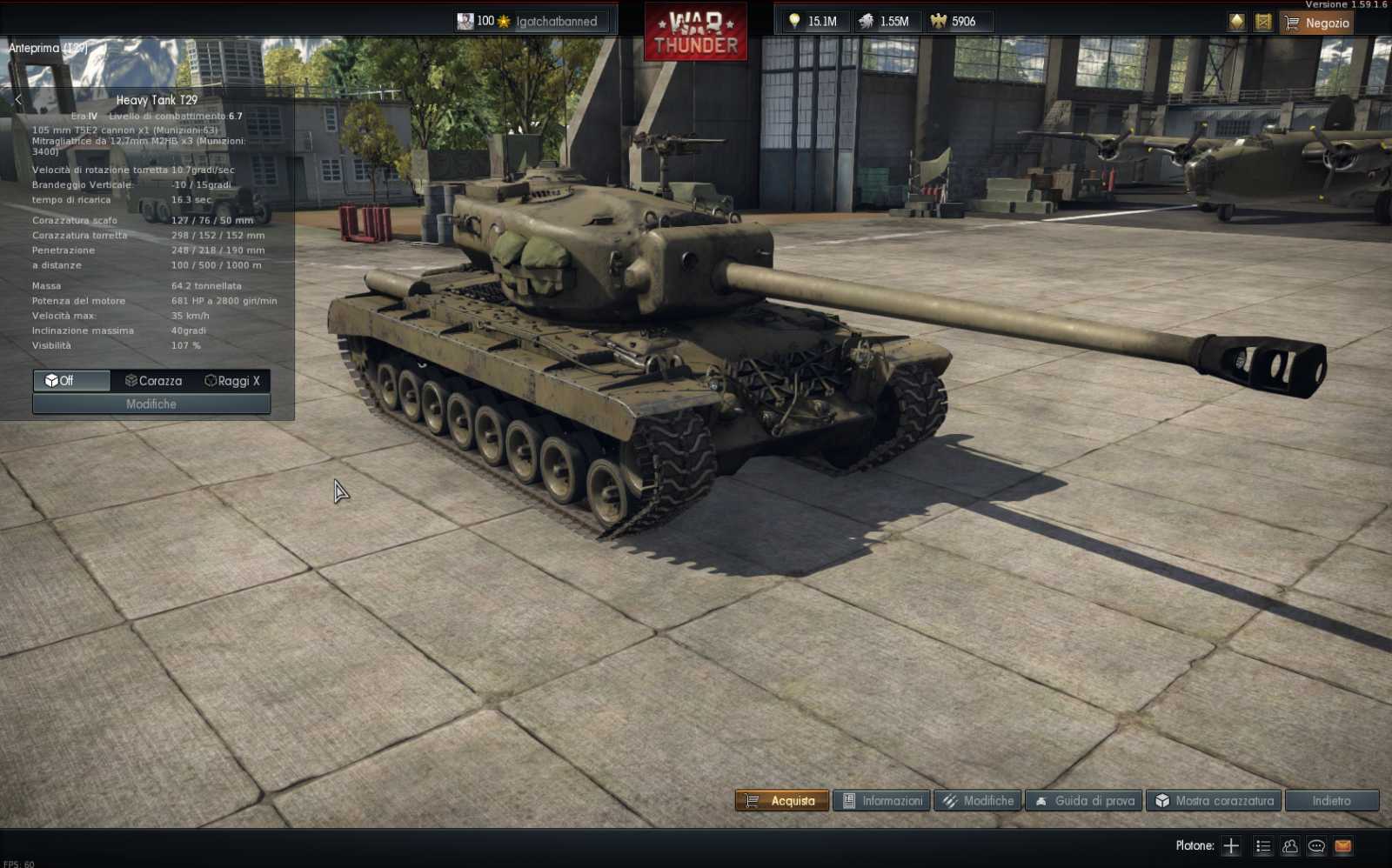View the contacts/friends list icon
Screen dimensions: 1392x868
click(1289, 845)
